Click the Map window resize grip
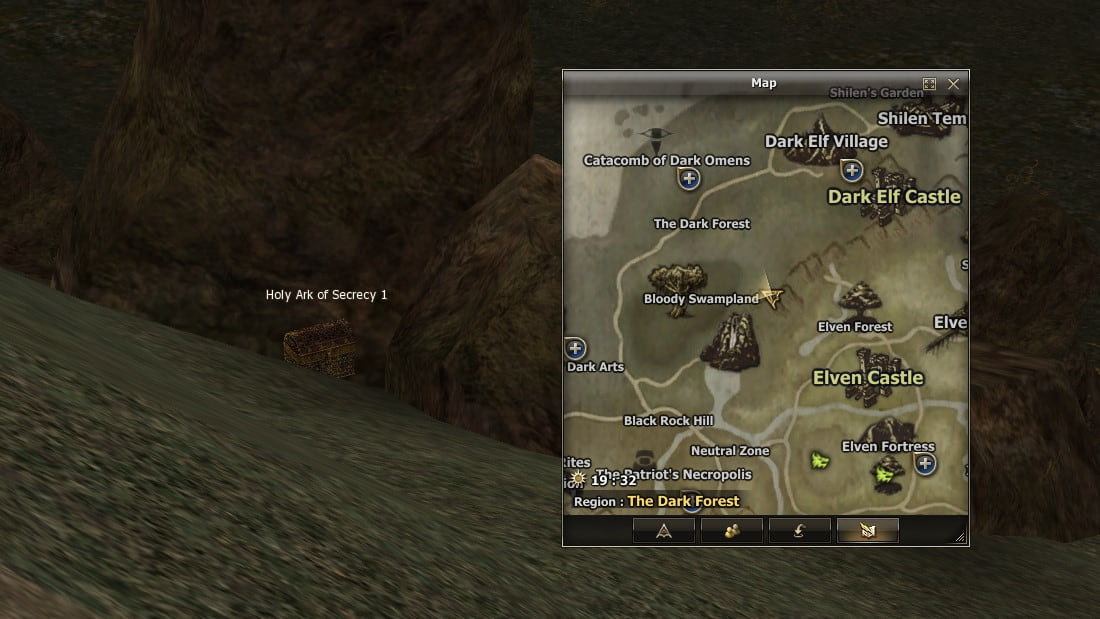Screen dimensions: 1100x619 (x=960, y=537)
